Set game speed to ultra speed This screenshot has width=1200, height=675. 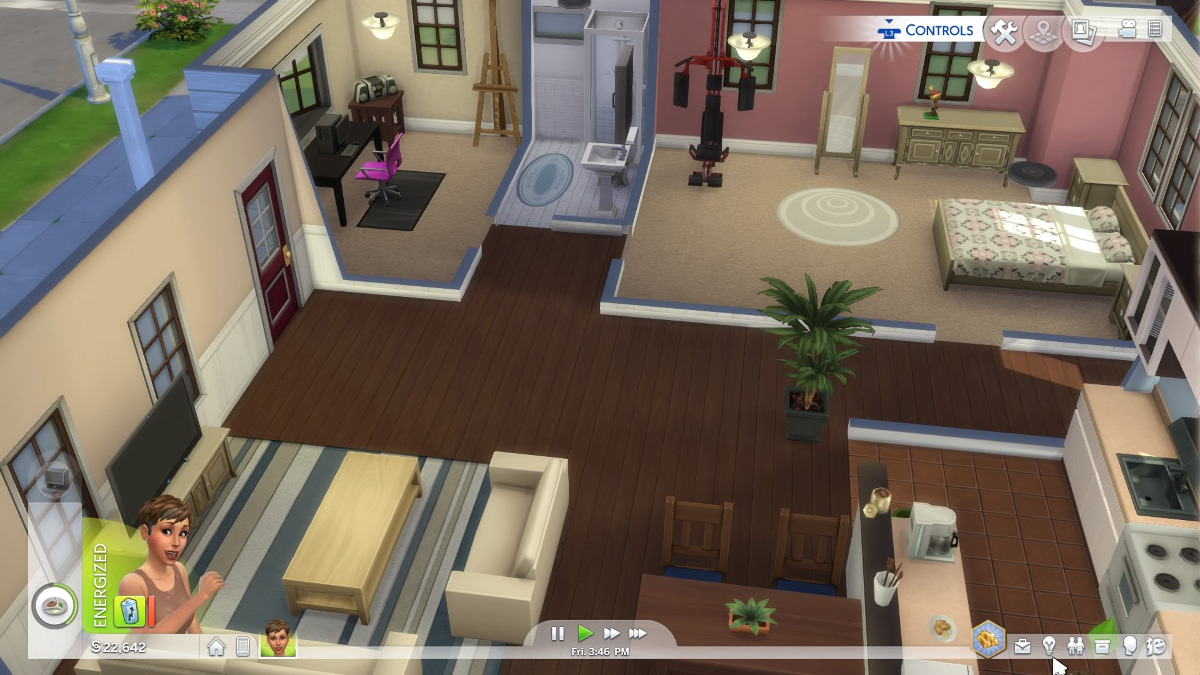point(637,633)
